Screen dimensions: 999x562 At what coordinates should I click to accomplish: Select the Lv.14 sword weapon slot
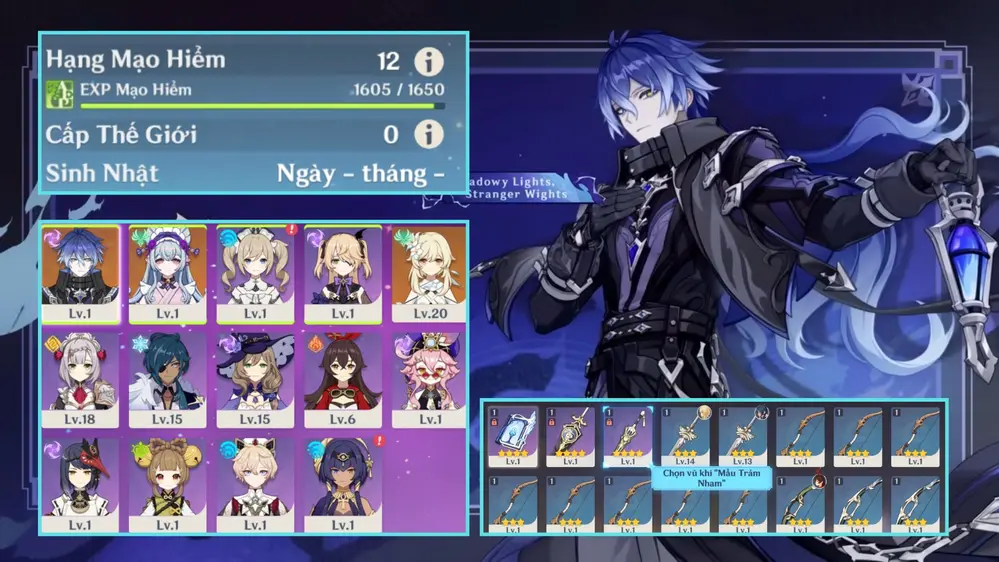pyautogui.click(x=686, y=436)
